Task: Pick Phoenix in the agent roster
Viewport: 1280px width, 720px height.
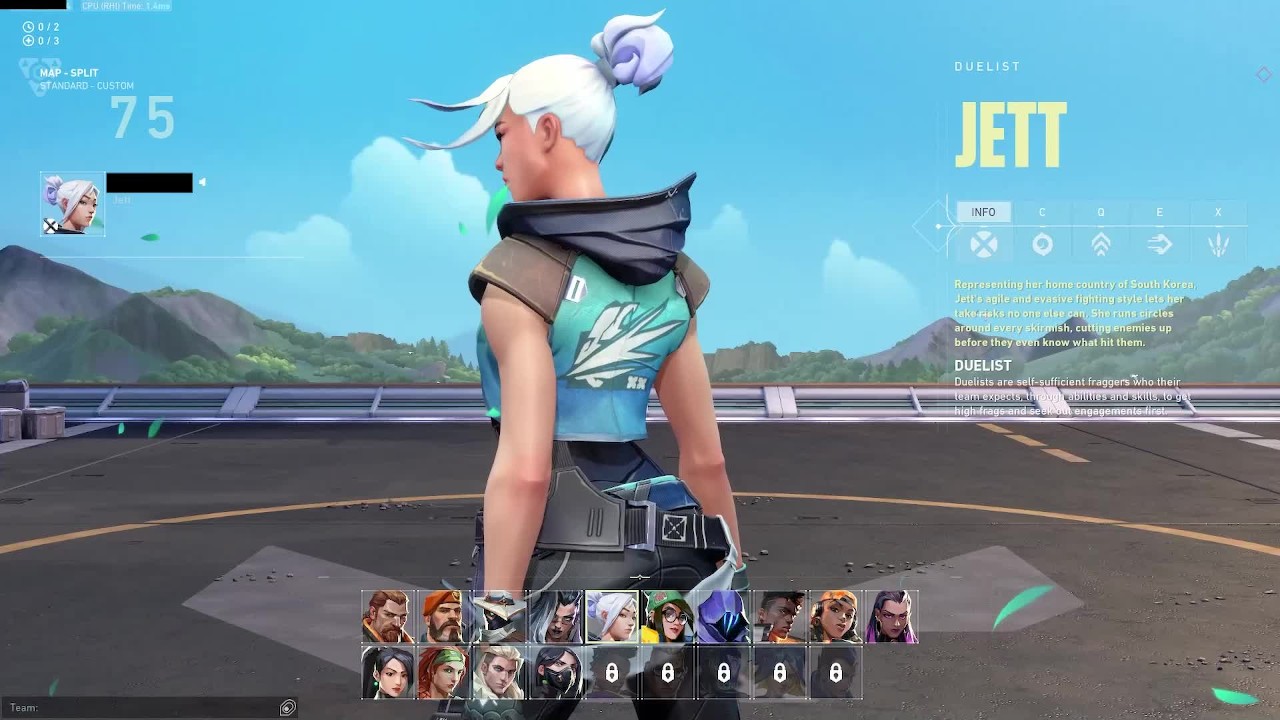Action: click(780, 617)
